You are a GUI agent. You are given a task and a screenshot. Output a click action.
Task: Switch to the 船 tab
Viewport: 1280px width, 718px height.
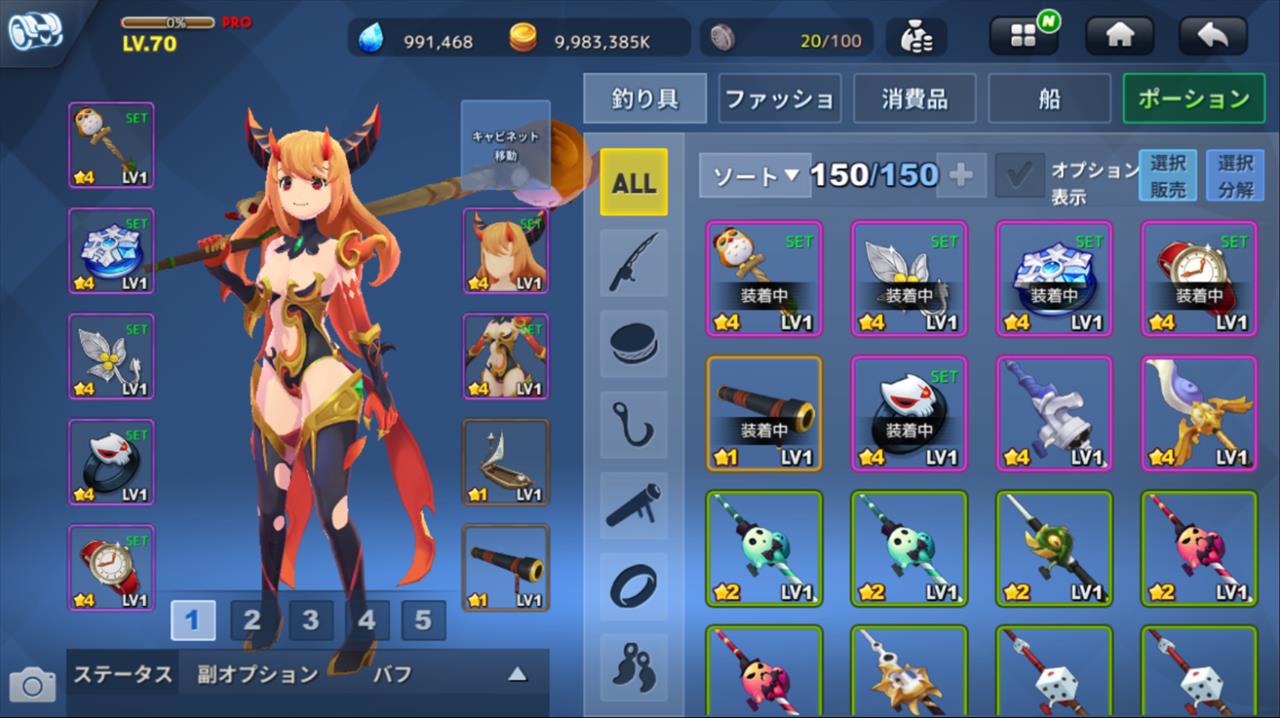(1049, 98)
